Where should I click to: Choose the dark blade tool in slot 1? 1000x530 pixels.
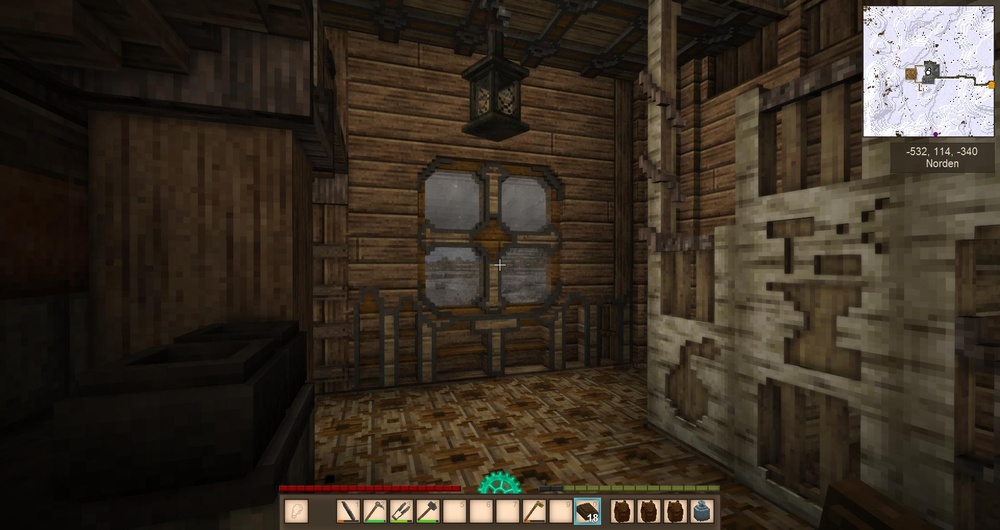point(350,511)
